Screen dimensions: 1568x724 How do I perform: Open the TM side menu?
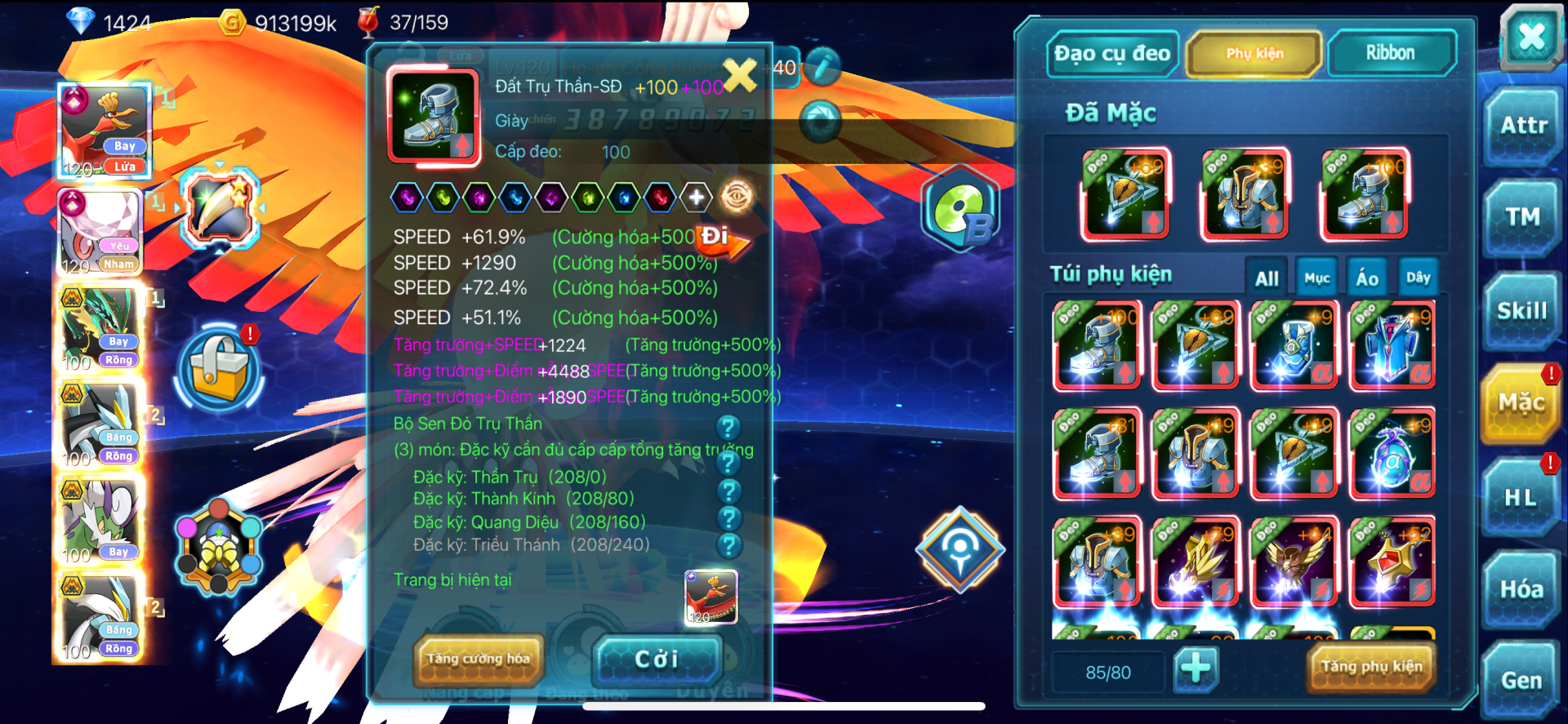[1523, 217]
